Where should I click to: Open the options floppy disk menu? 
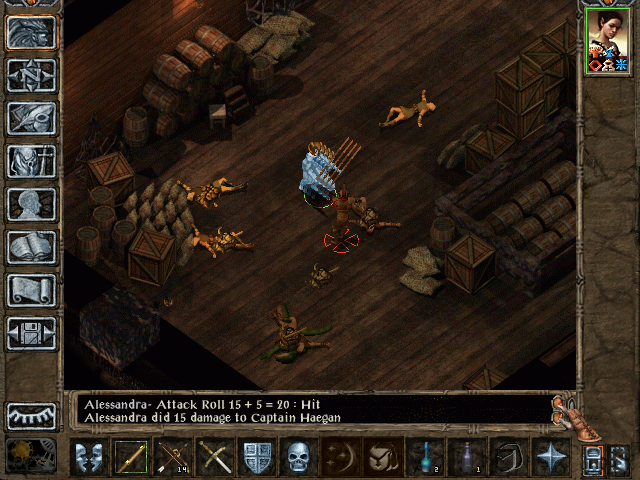click(x=31, y=333)
